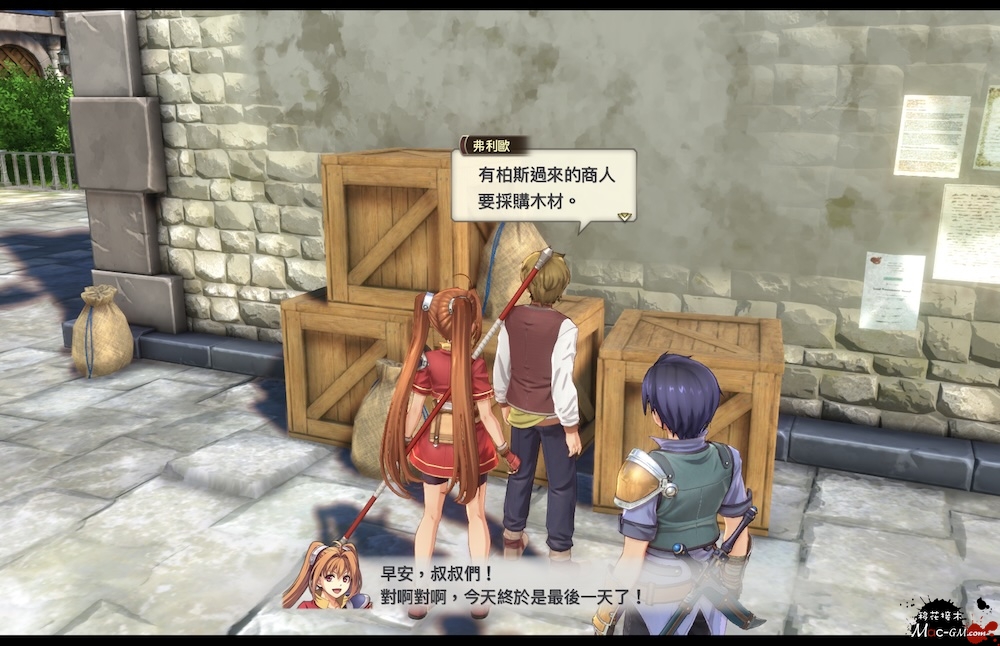Advance dialogue via the speech bubble arrow
The image size is (1000, 646).
(624, 215)
